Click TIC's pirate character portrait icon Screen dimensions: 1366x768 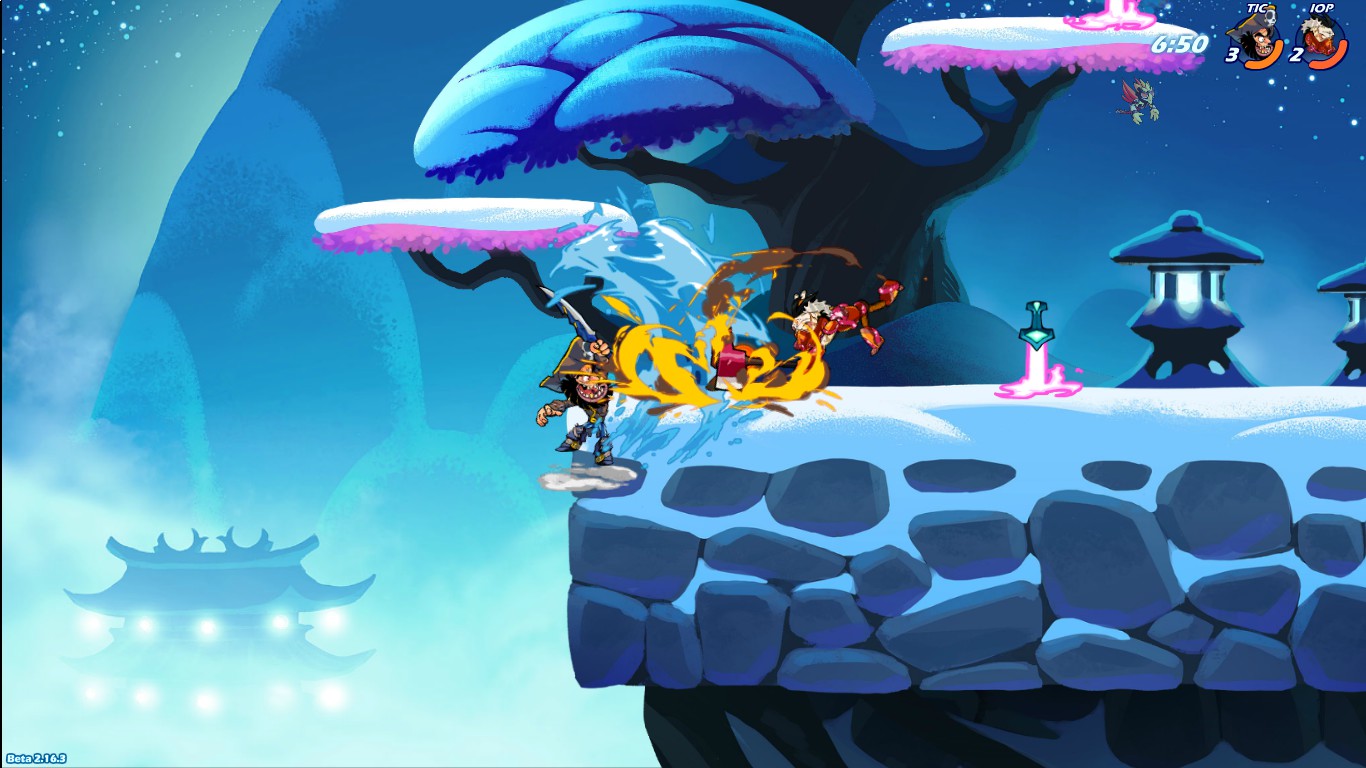tap(1257, 34)
